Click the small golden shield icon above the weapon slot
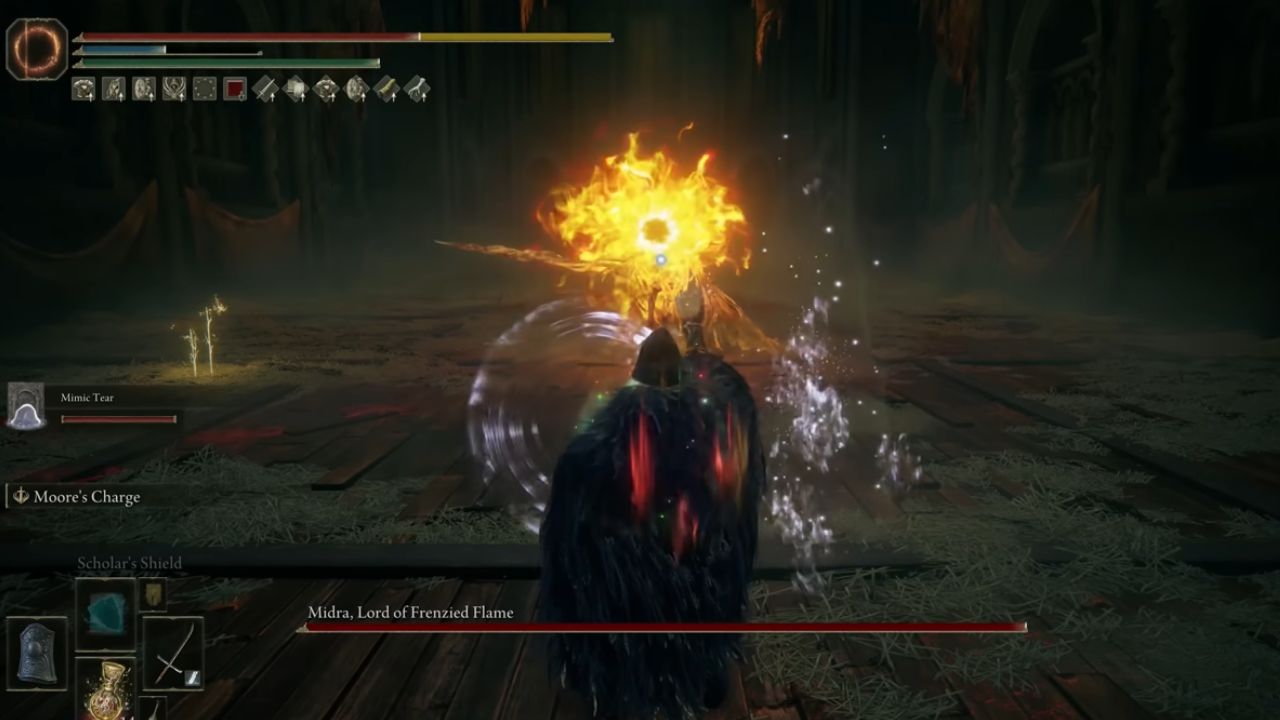1280x720 pixels. [x=153, y=595]
